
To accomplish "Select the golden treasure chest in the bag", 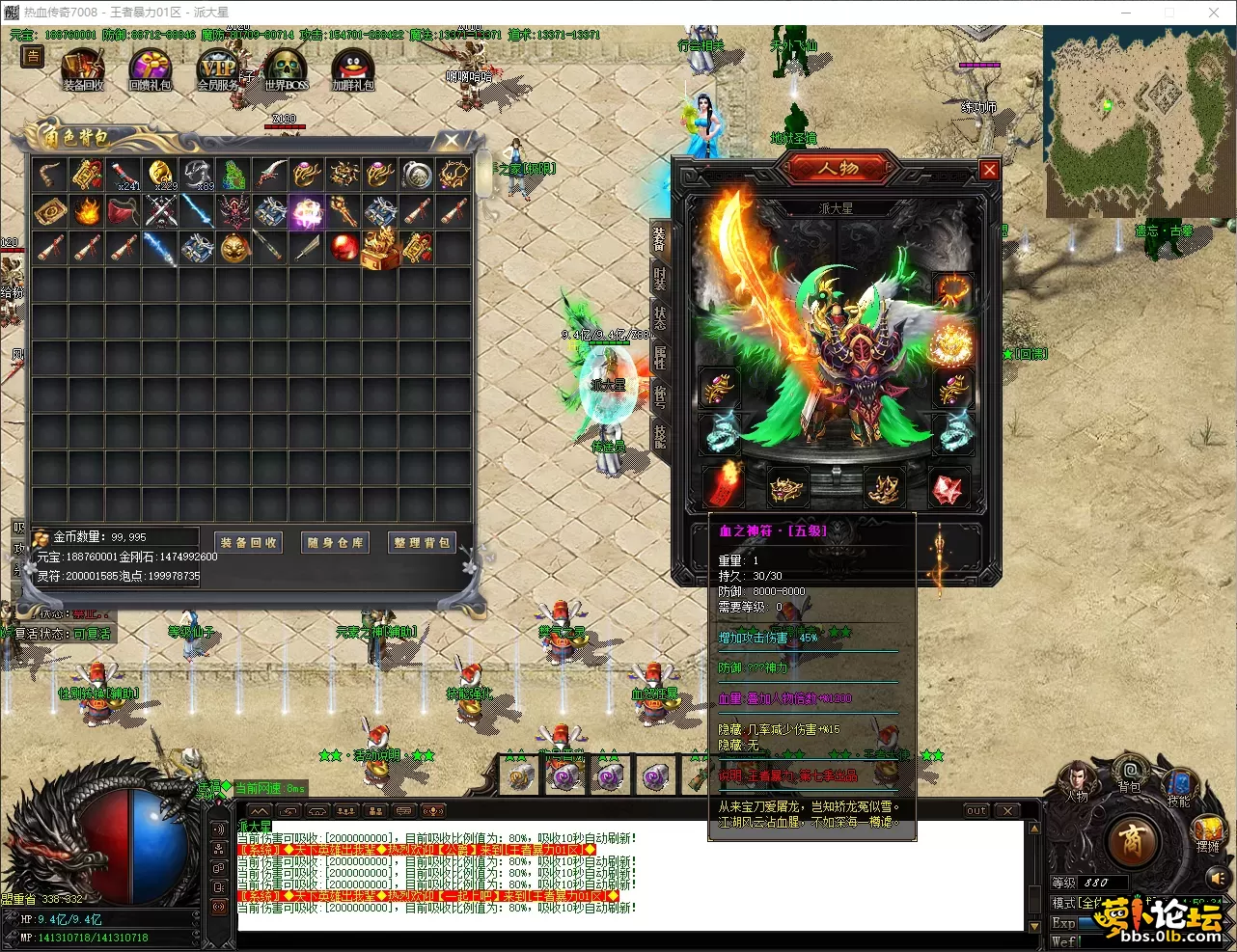I will point(380,248).
